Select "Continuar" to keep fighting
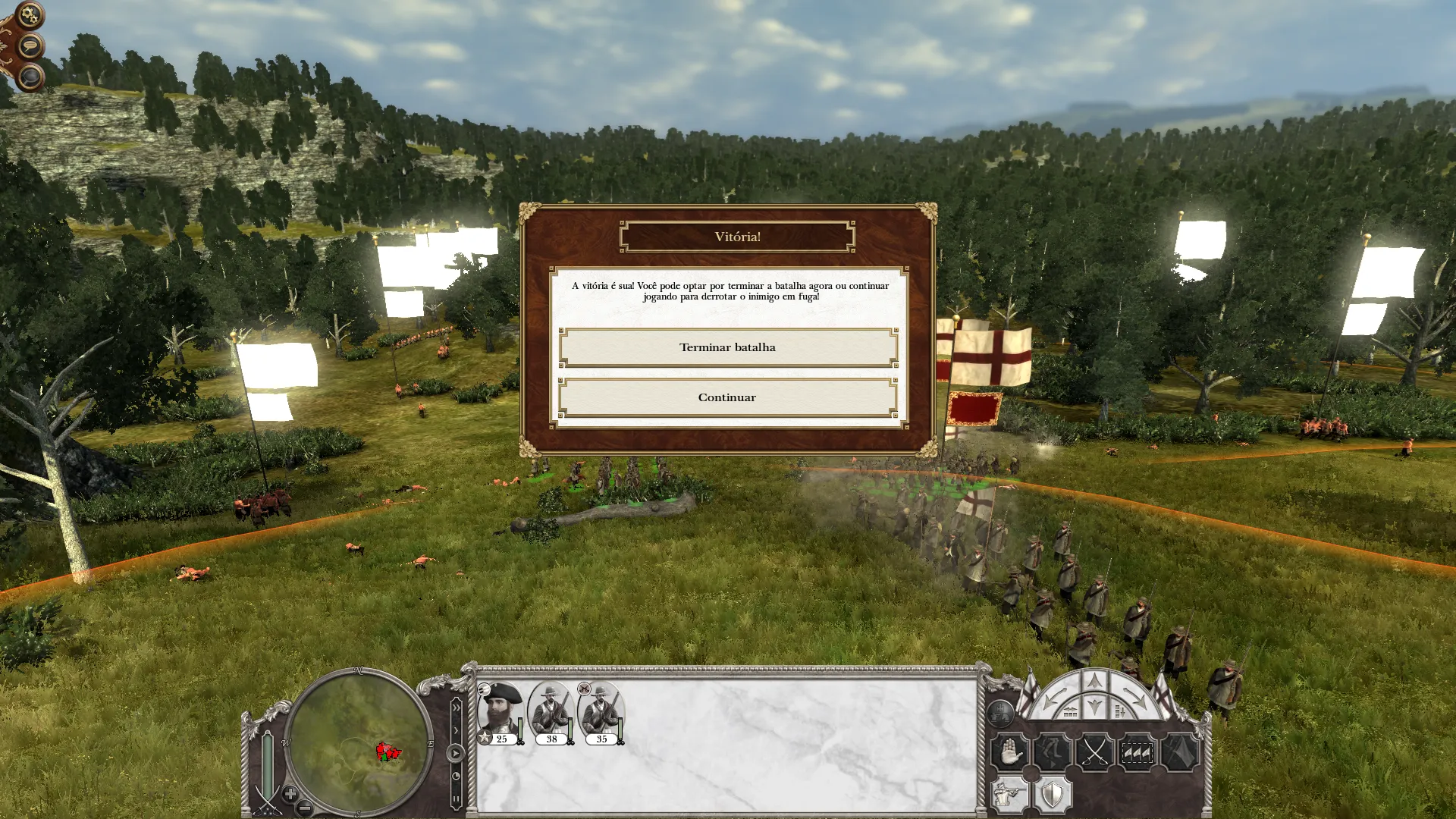The width and height of the screenshot is (1456, 819). point(728,397)
